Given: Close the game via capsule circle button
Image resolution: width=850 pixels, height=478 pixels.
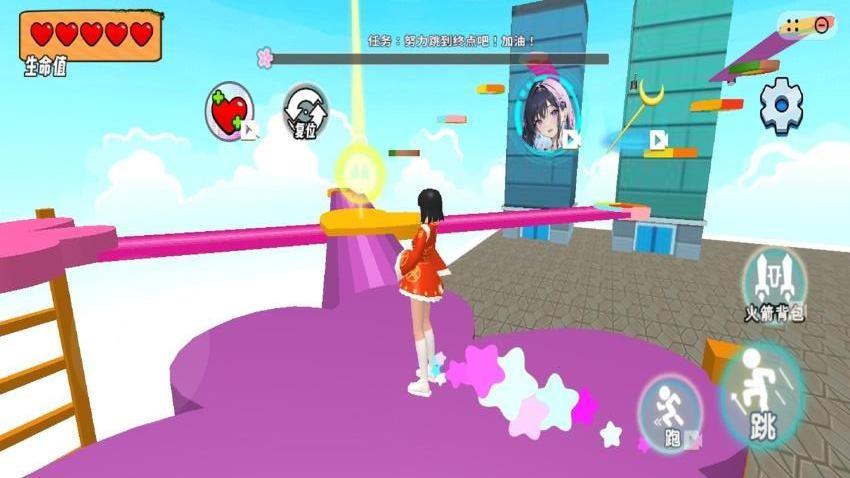Looking at the screenshot, I should [822, 25].
